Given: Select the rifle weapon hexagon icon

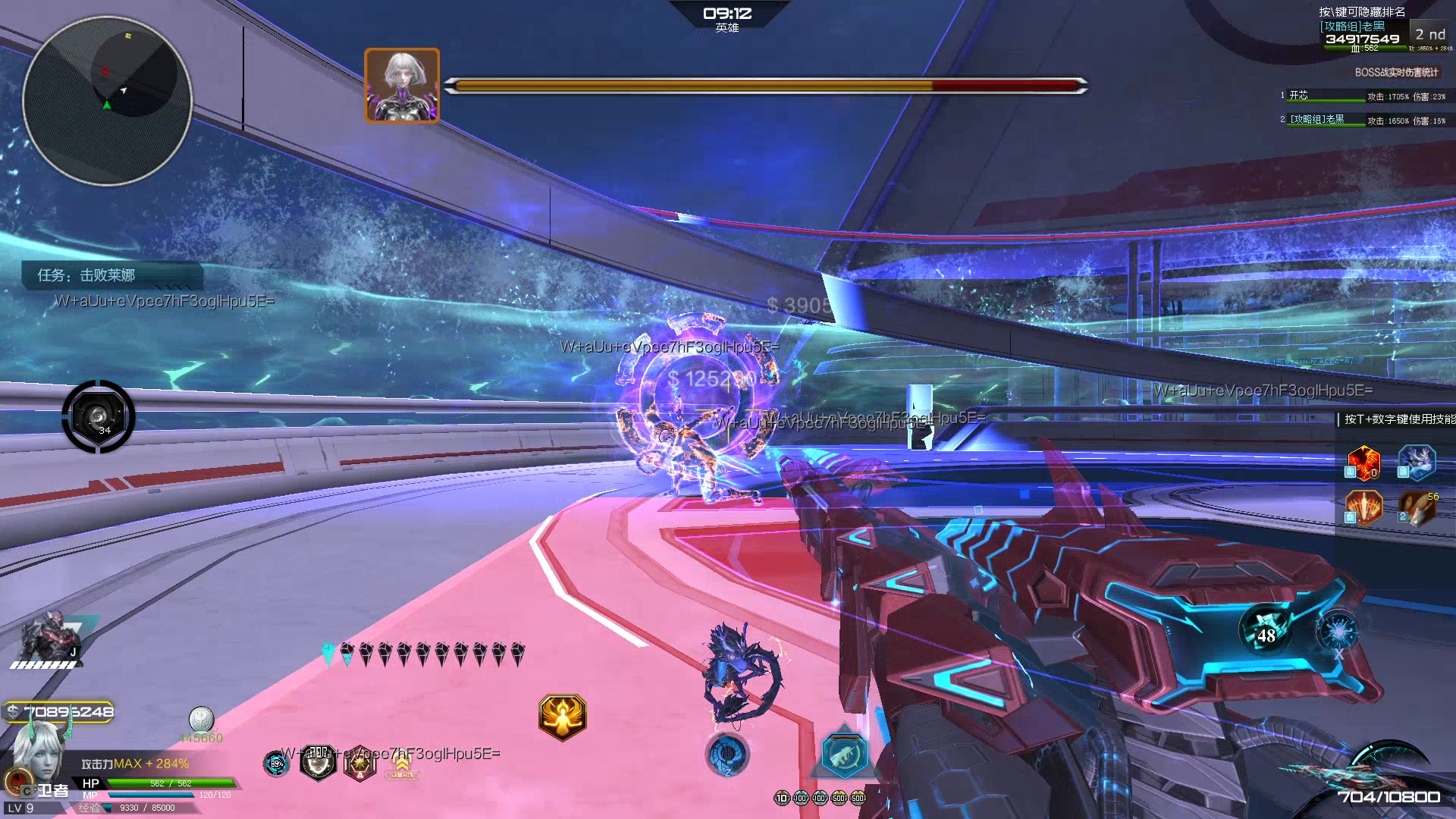Looking at the screenshot, I should tap(844, 755).
